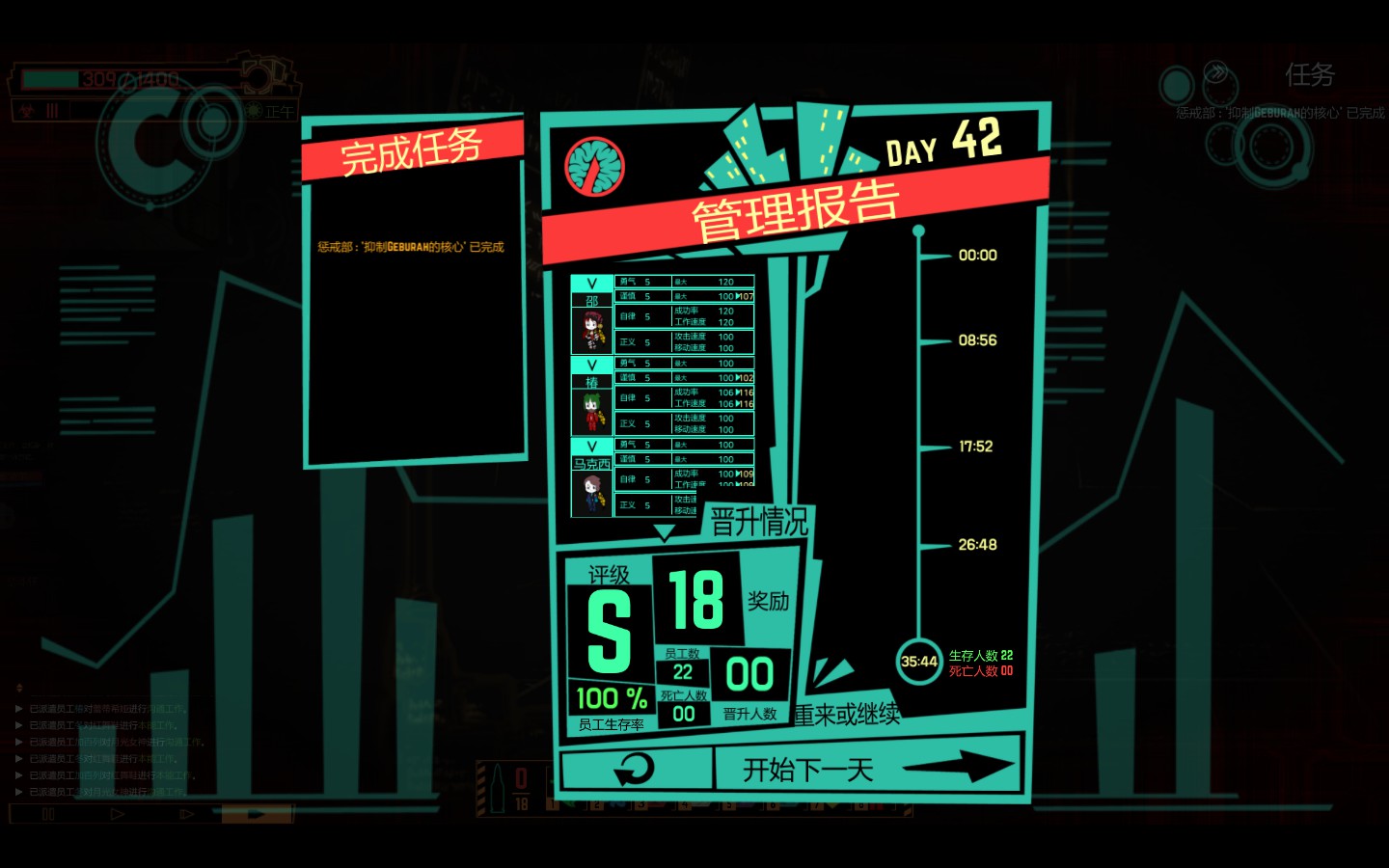Viewport: 1389px width, 868px height.
Task: Click the circular arrow retry button
Action: [x=635, y=770]
